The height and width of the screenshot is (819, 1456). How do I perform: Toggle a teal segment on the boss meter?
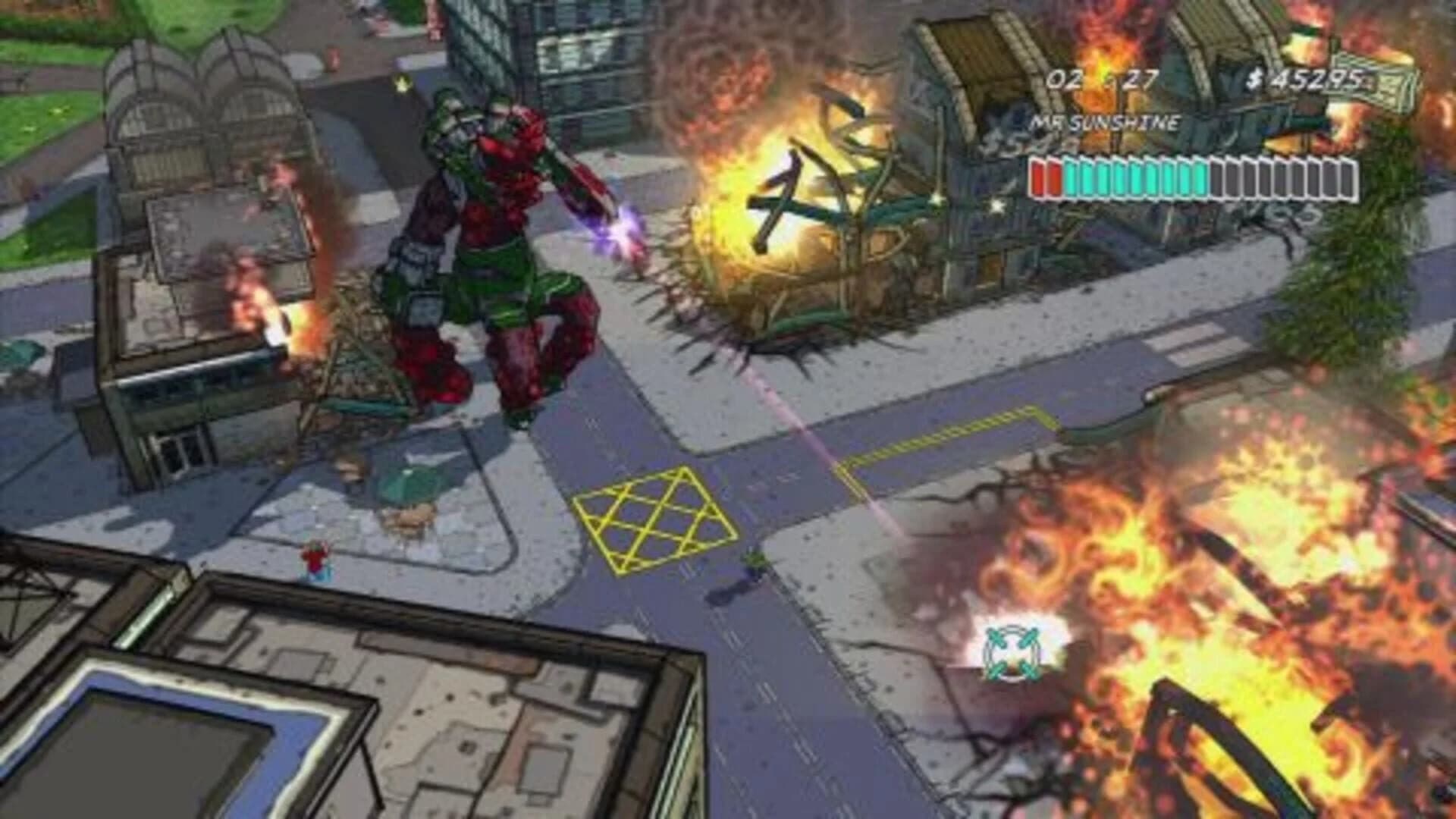(1137, 176)
